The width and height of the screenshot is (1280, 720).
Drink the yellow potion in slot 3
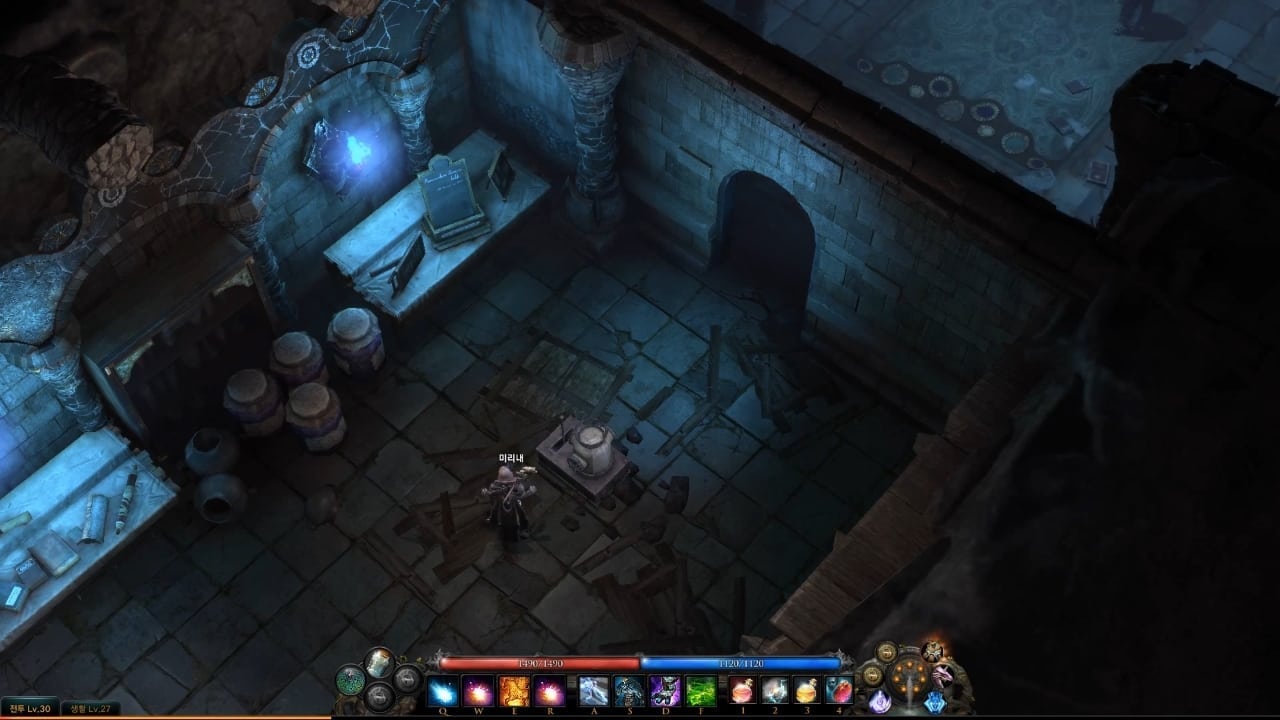tap(807, 690)
